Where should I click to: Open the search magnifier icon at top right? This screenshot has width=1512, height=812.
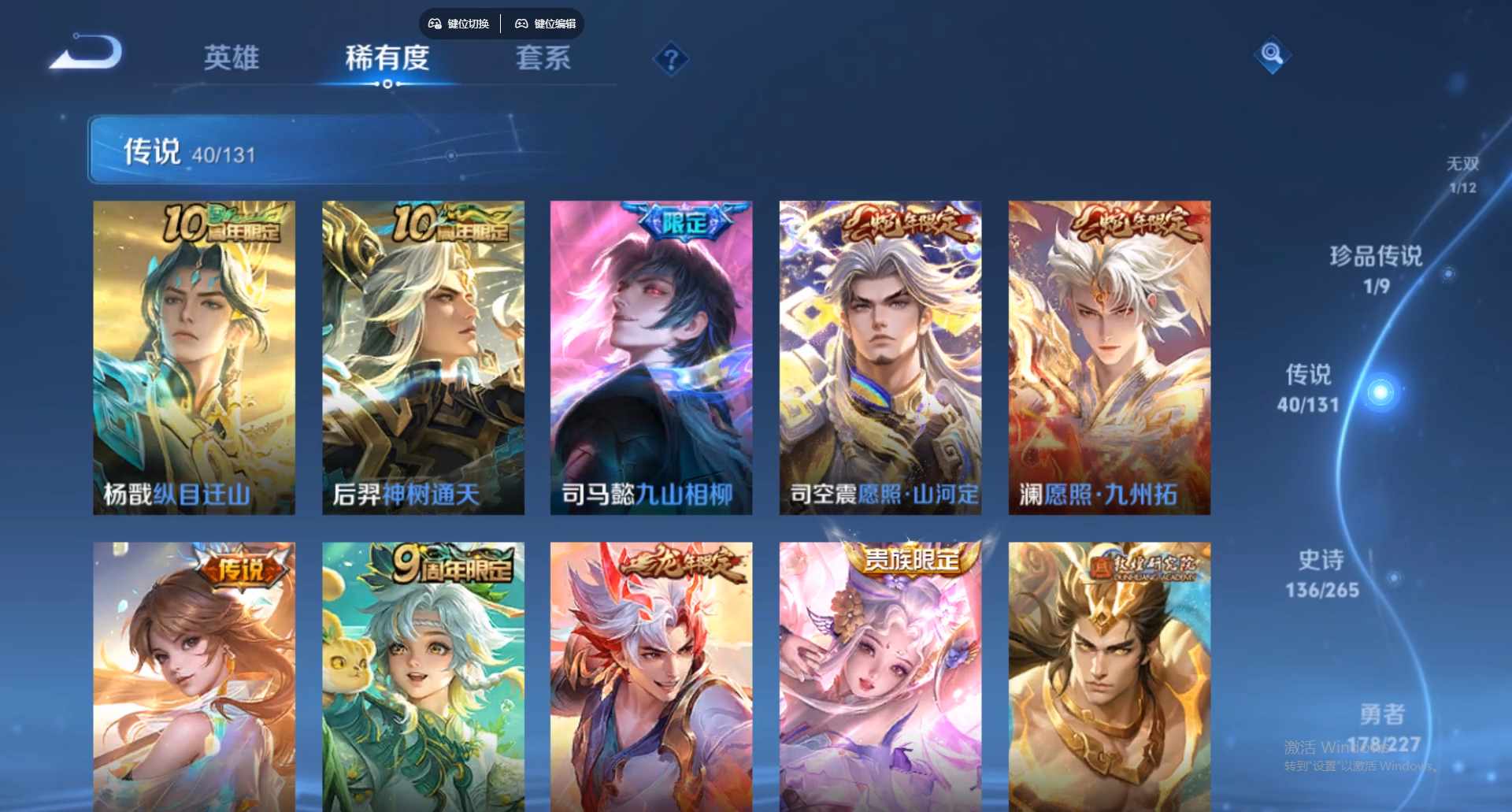click(x=1271, y=56)
